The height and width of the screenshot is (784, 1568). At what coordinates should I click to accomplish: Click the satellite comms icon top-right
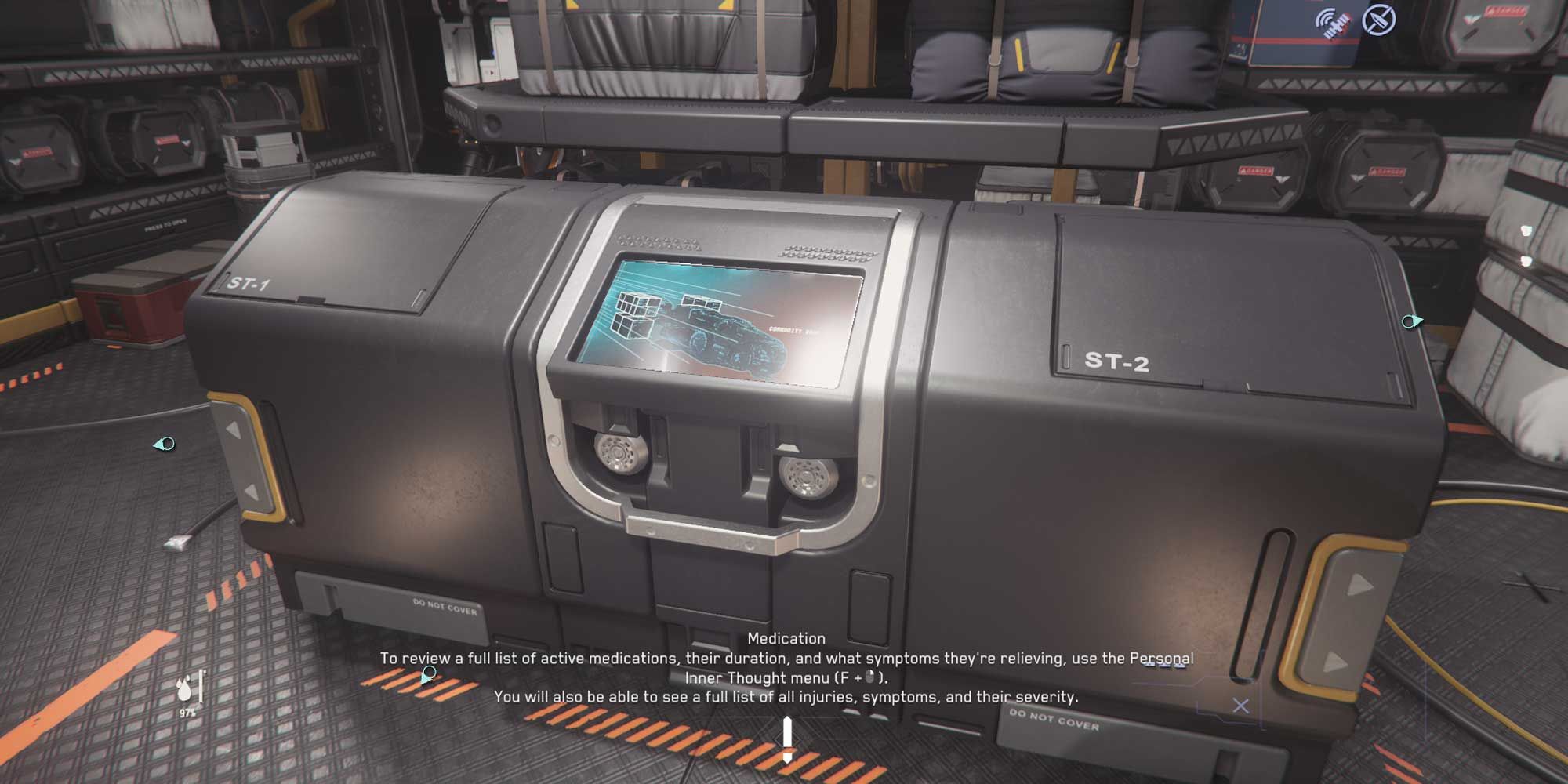point(1331,21)
